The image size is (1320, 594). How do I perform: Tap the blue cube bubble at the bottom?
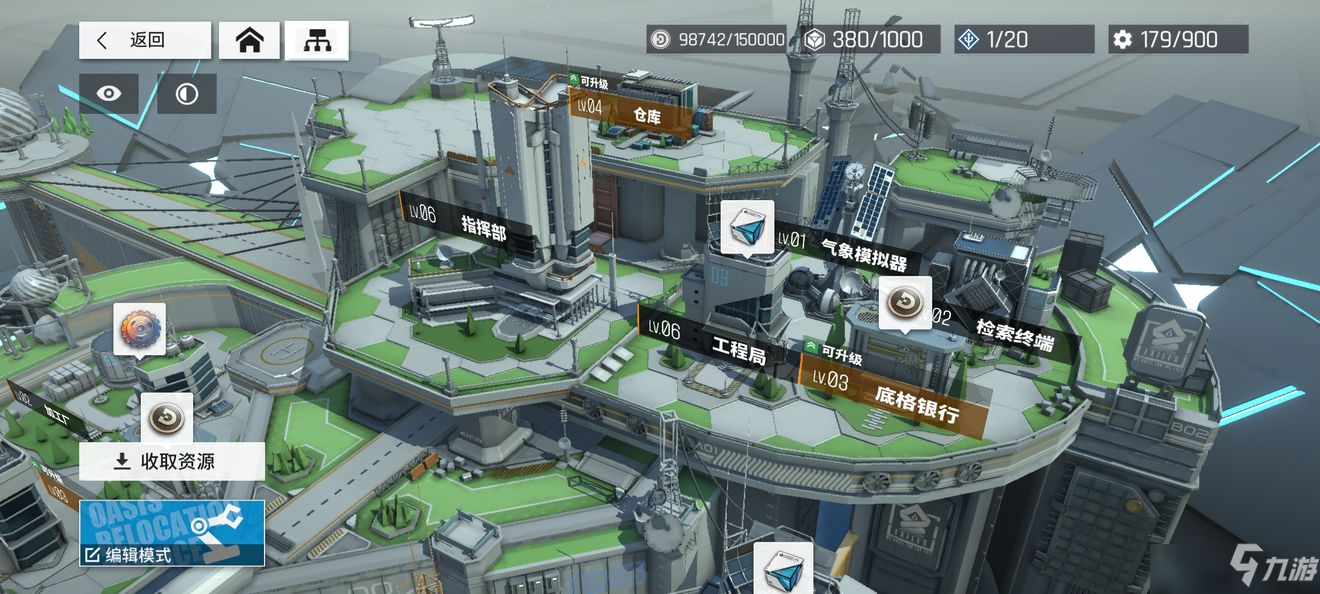pos(782,568)
